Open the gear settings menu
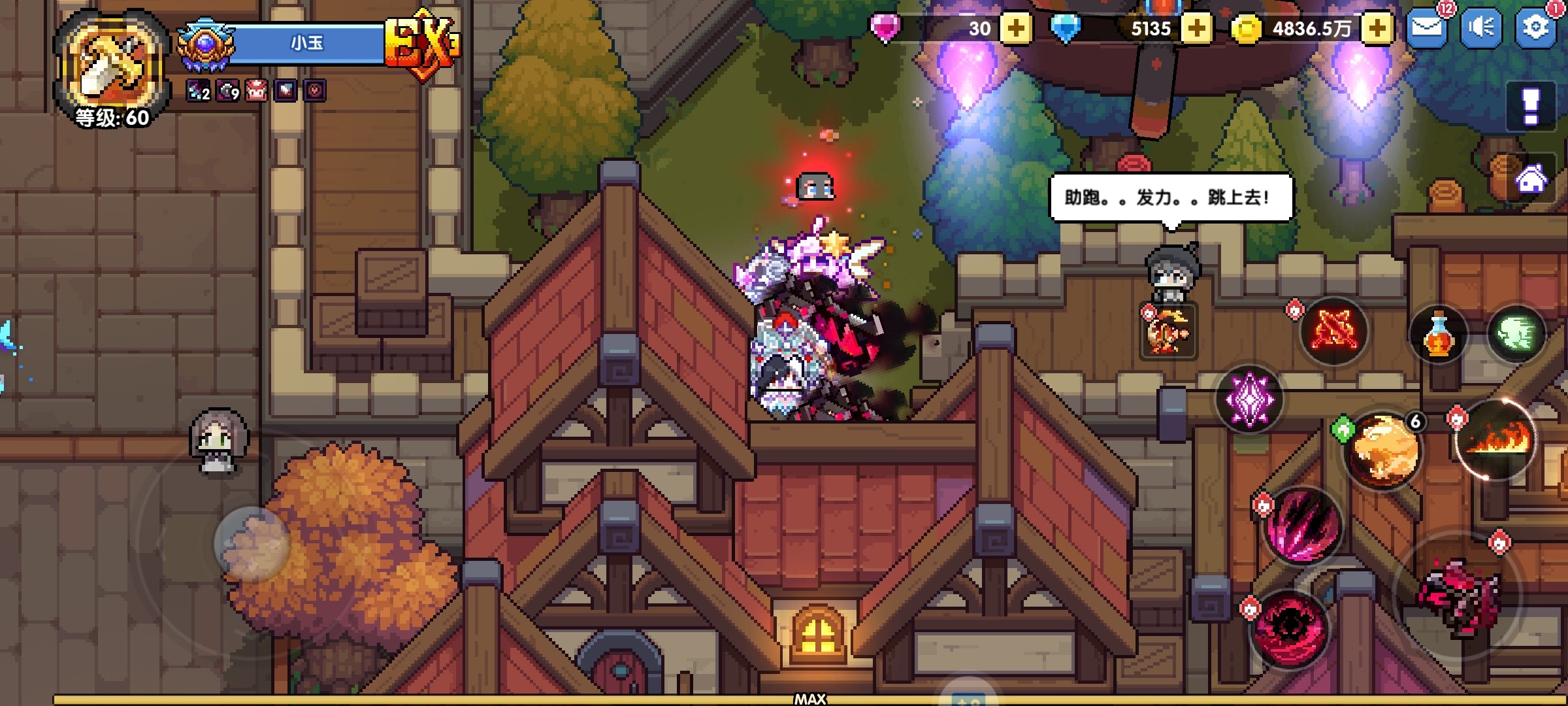Viewport: 1568px width, 706px height. (x=1535, y=28)
